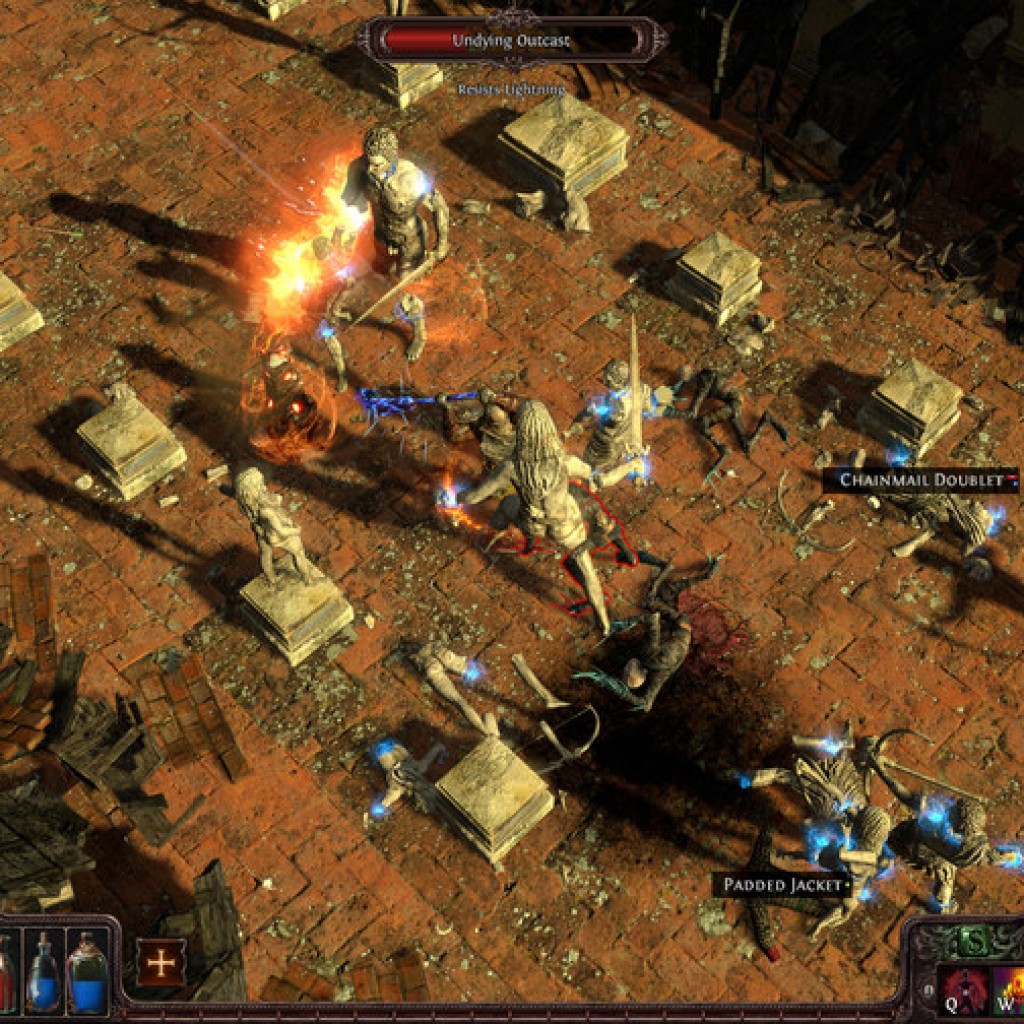This screenshot has width=1024, height=1024.
Task: Pick up the Chainmail Doublet item label
Action: pyautogui.click(x=920, y=480)
